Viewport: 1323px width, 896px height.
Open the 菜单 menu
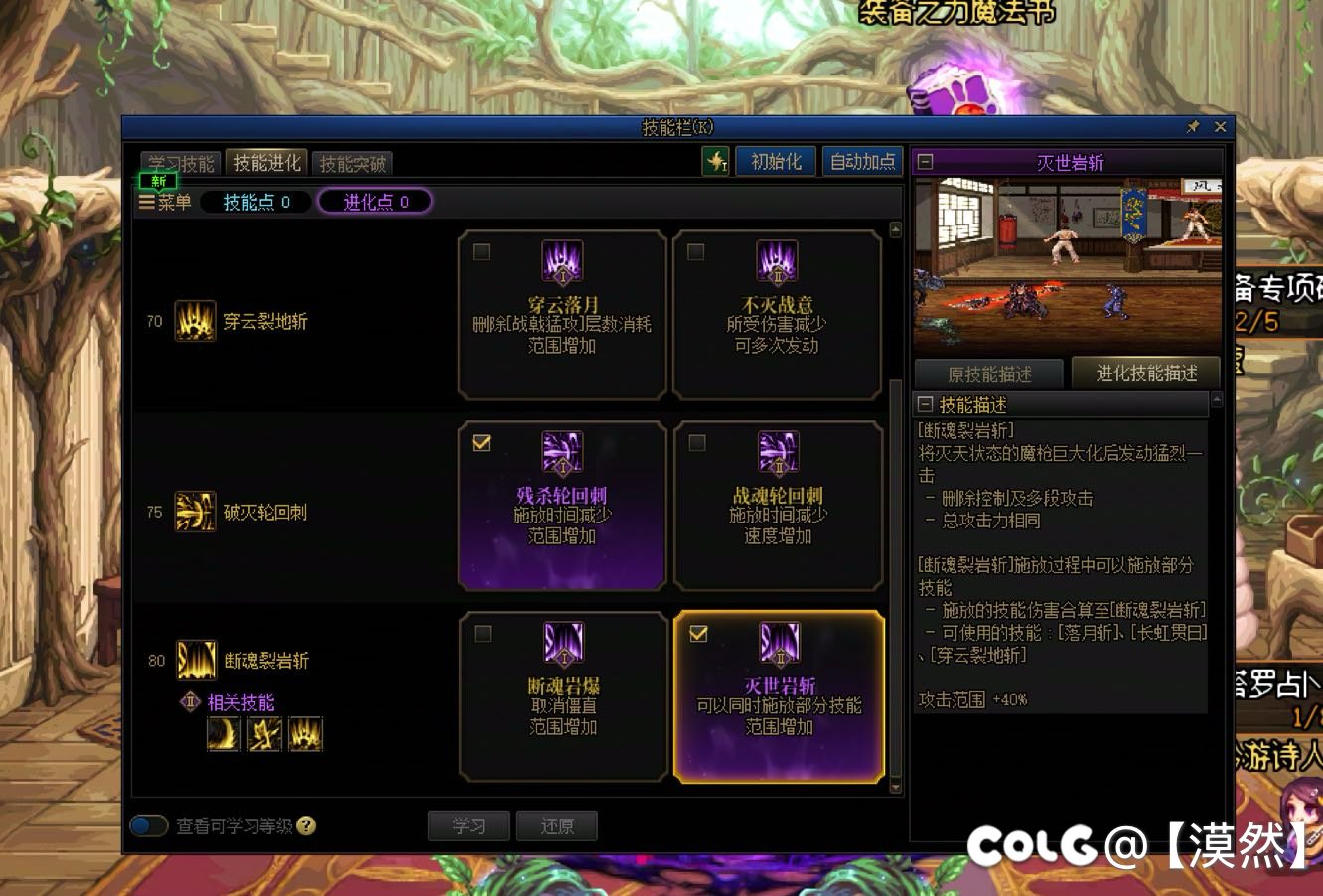pos(165,202)
